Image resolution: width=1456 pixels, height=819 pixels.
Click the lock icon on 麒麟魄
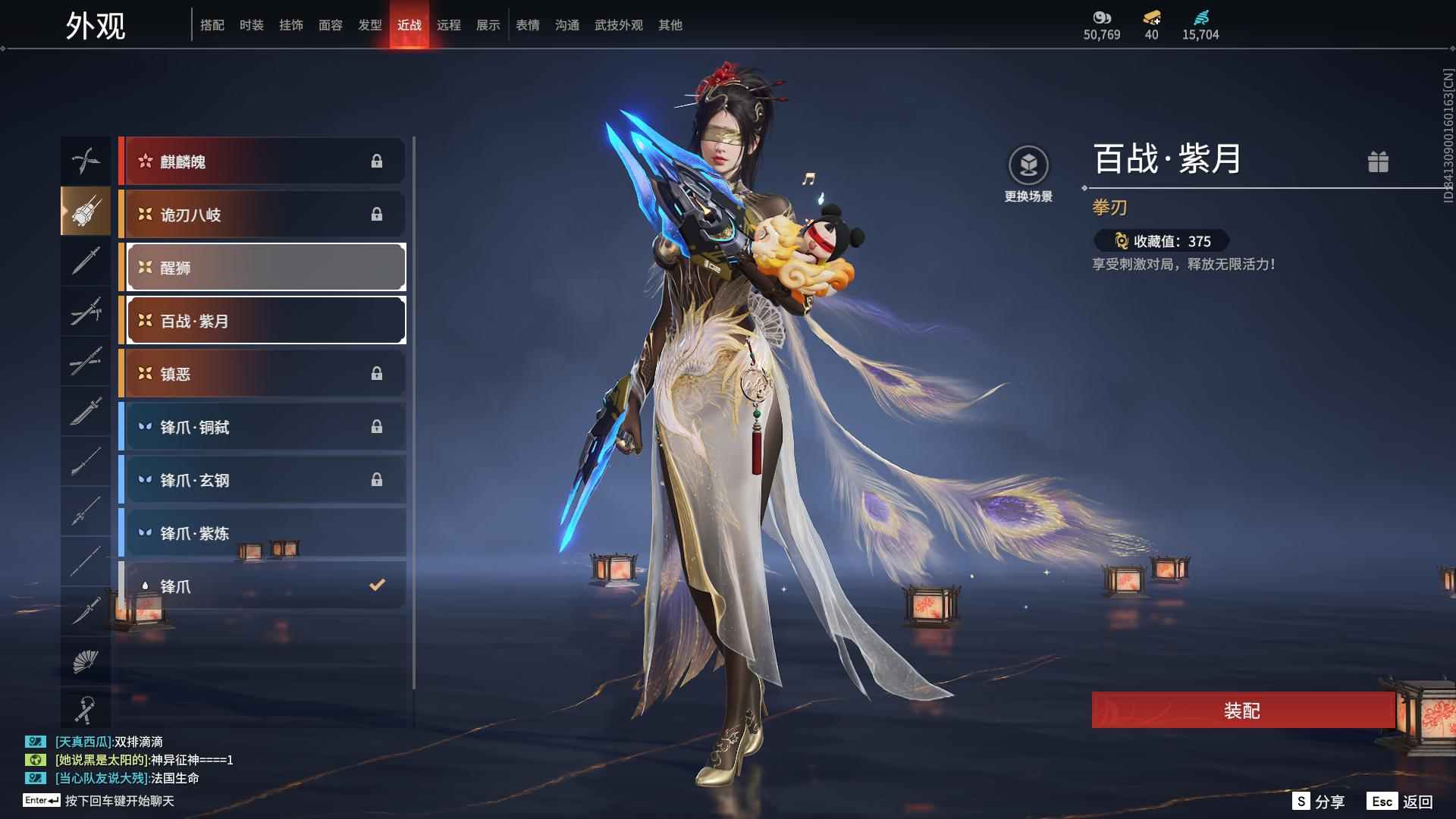(378, 161)
